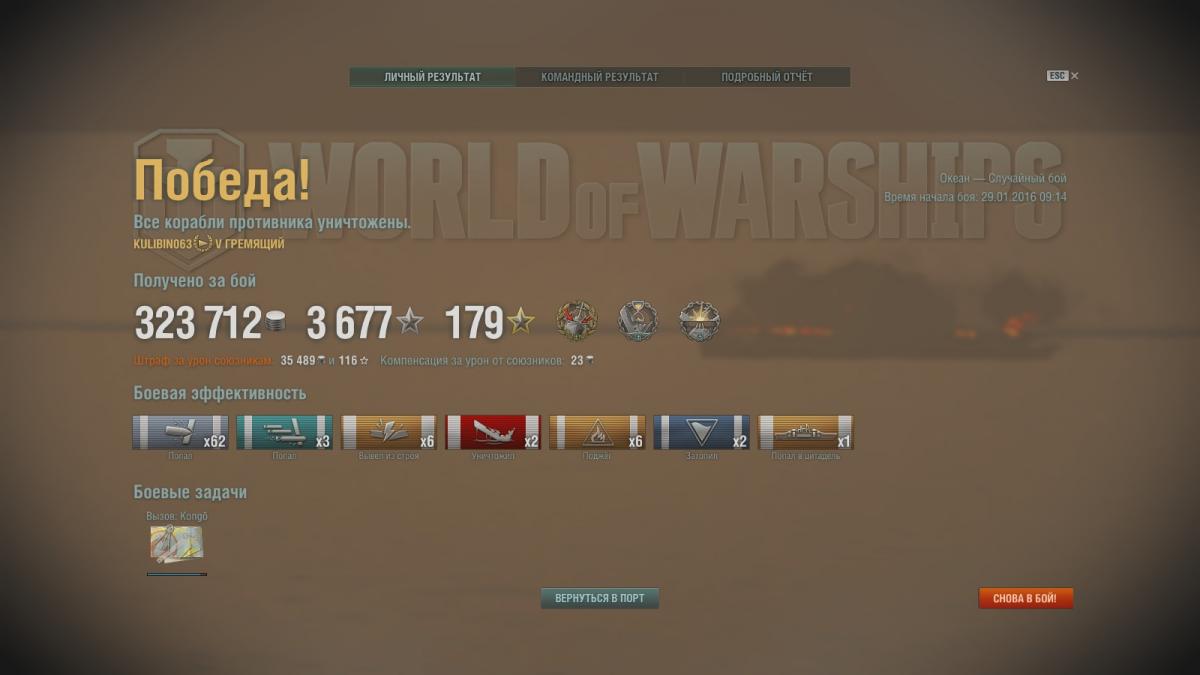Click the citadel hit ribbon x1
The image size is (1200, 675).
pyautogui.click(x=806, y=433)
